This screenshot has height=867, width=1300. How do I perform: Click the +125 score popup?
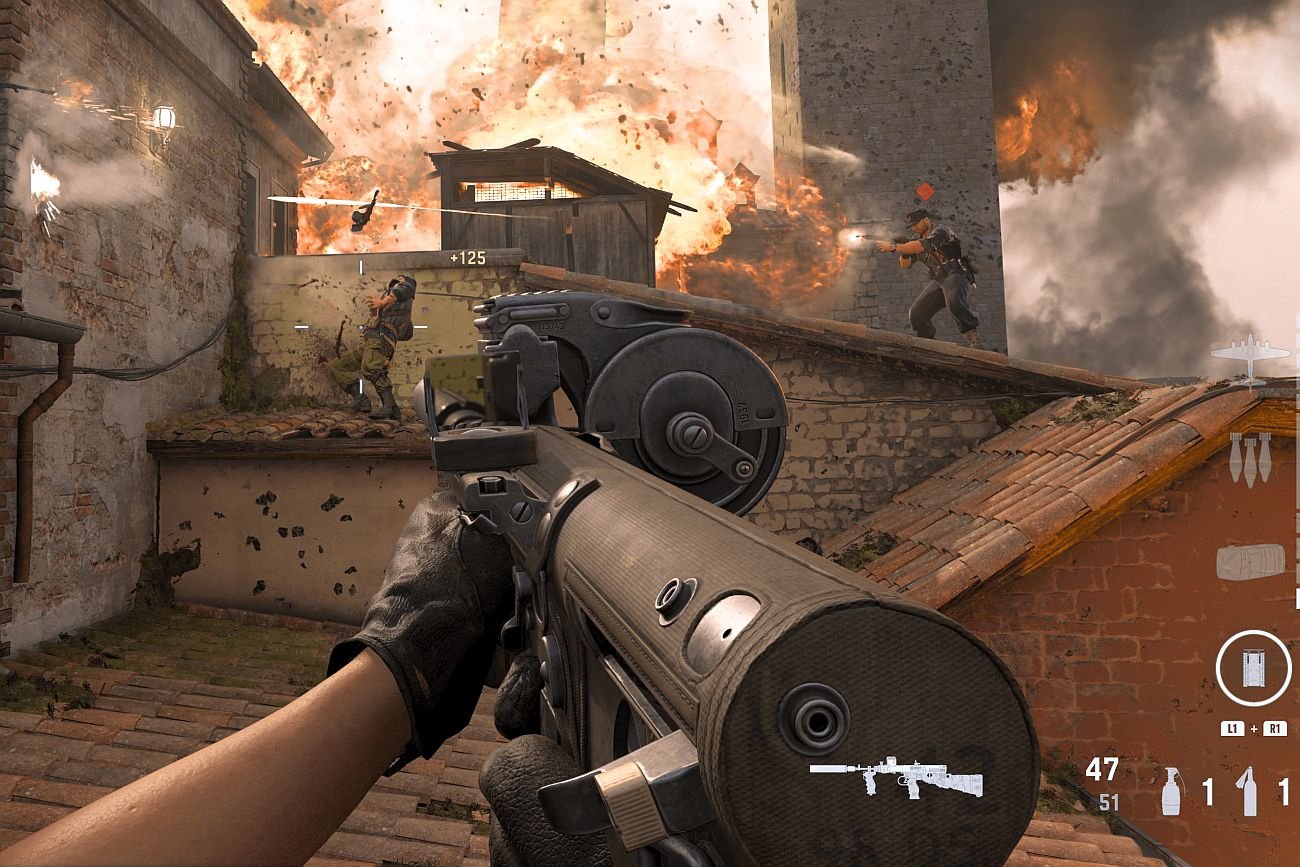pos(466,257)
